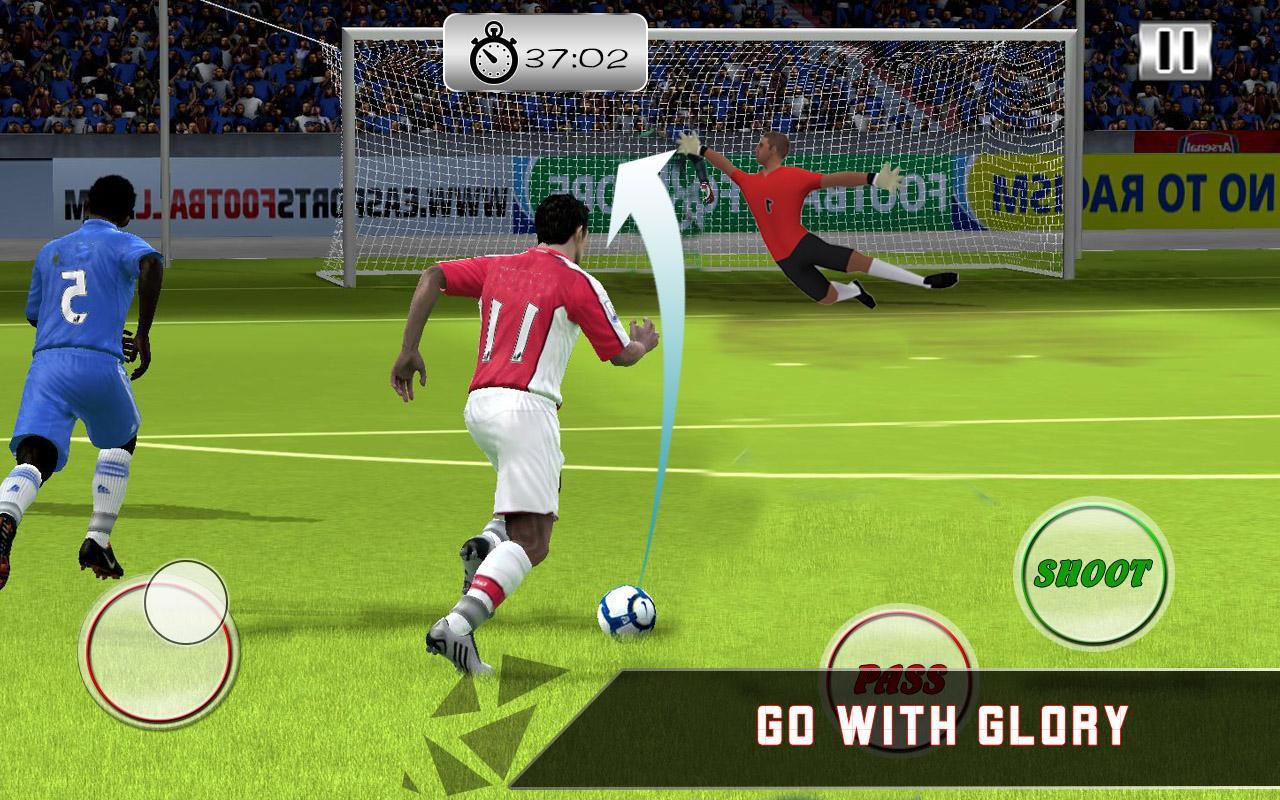
Task: Open the match timer display
Action: [x=545, y=48]
